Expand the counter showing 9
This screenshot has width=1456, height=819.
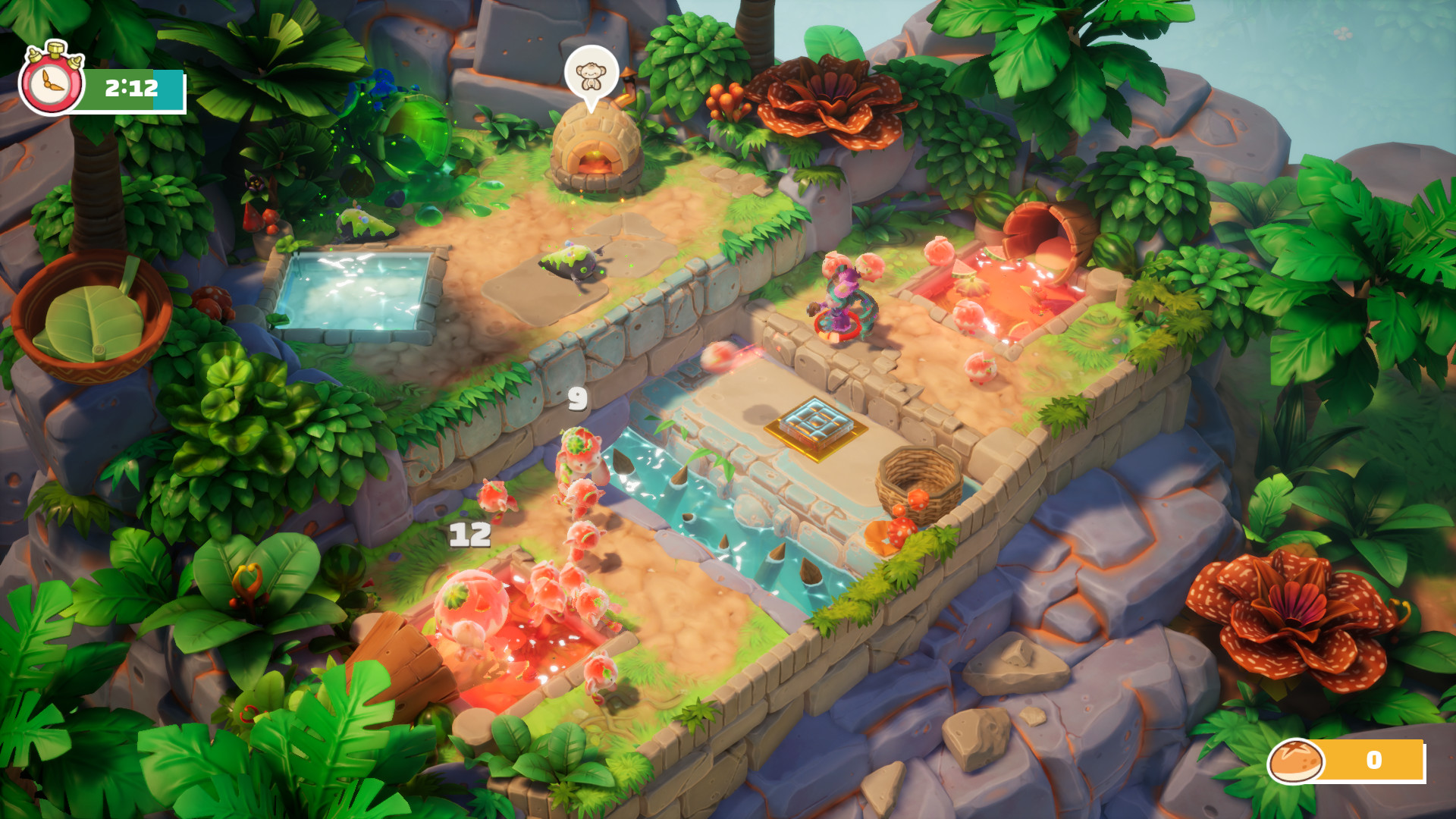(576, 397)
